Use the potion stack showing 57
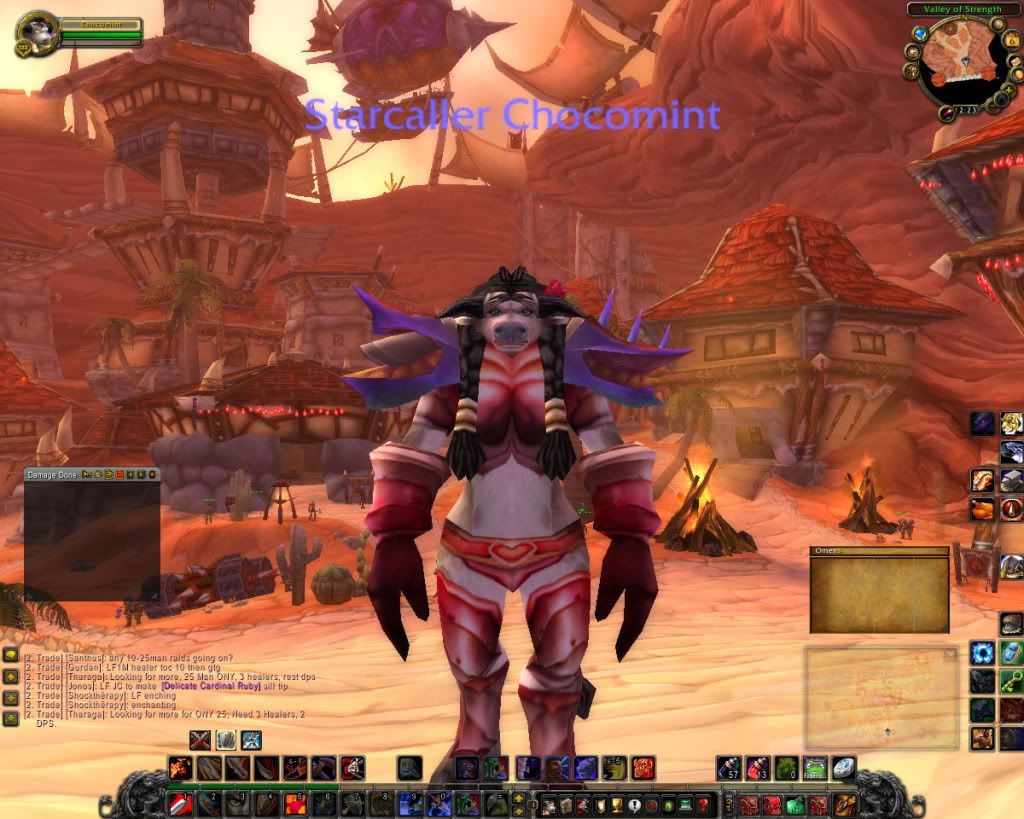The height and width of the screenshot is (819, 1024). pos(729,768)
